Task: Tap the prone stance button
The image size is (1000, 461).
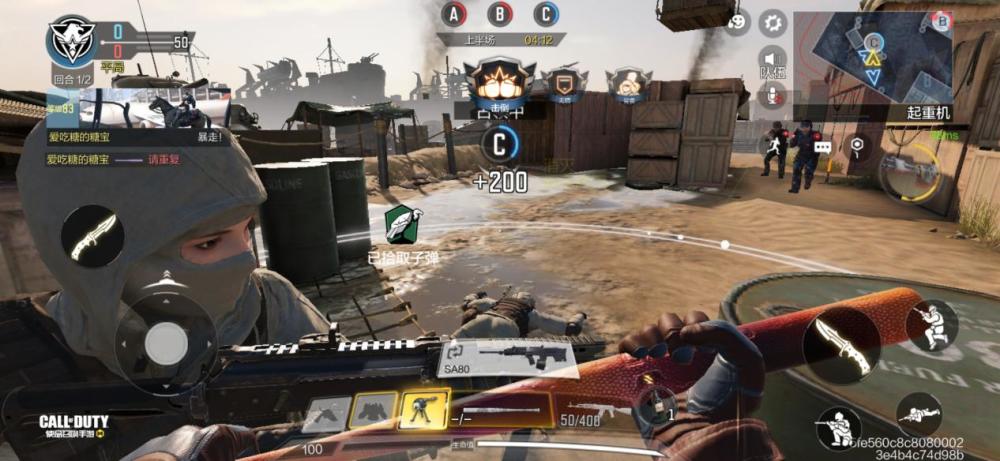Action: (x=920, y=413)
